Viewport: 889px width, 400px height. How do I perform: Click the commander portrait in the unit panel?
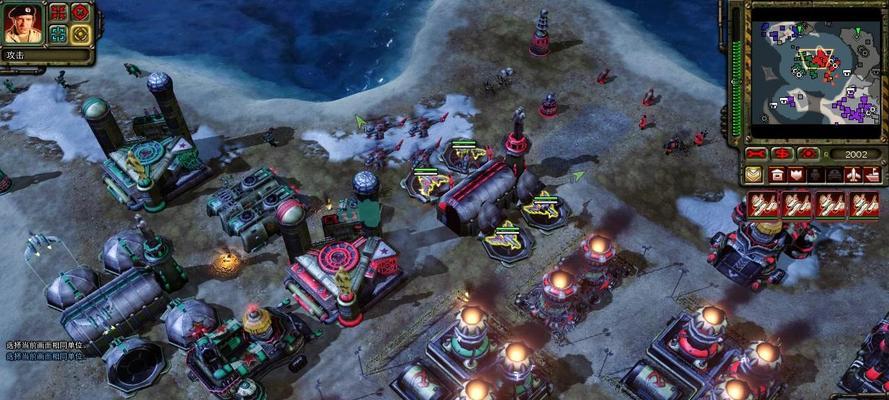[x=22, y=22]
